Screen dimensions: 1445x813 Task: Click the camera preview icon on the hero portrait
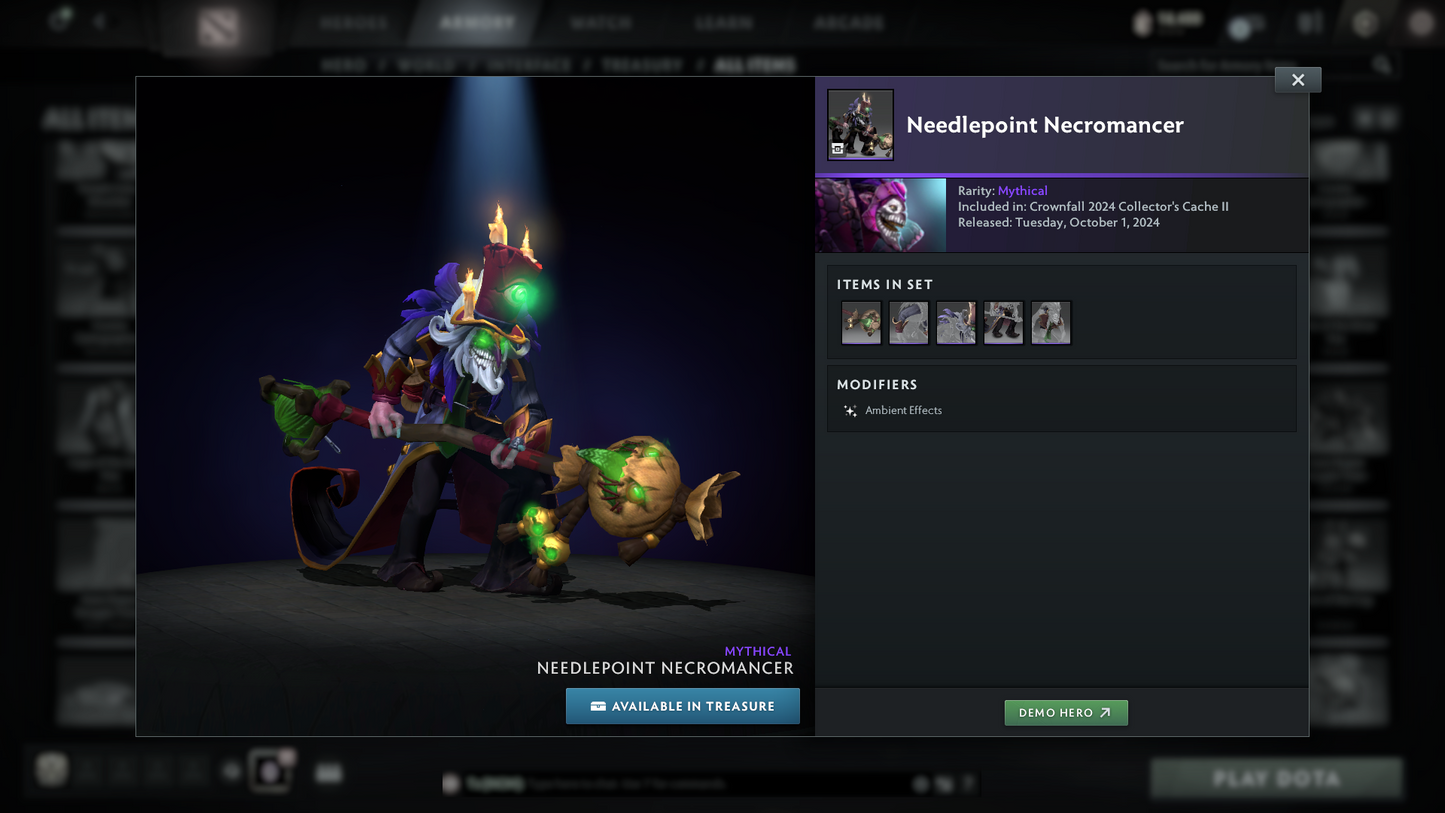838,148
